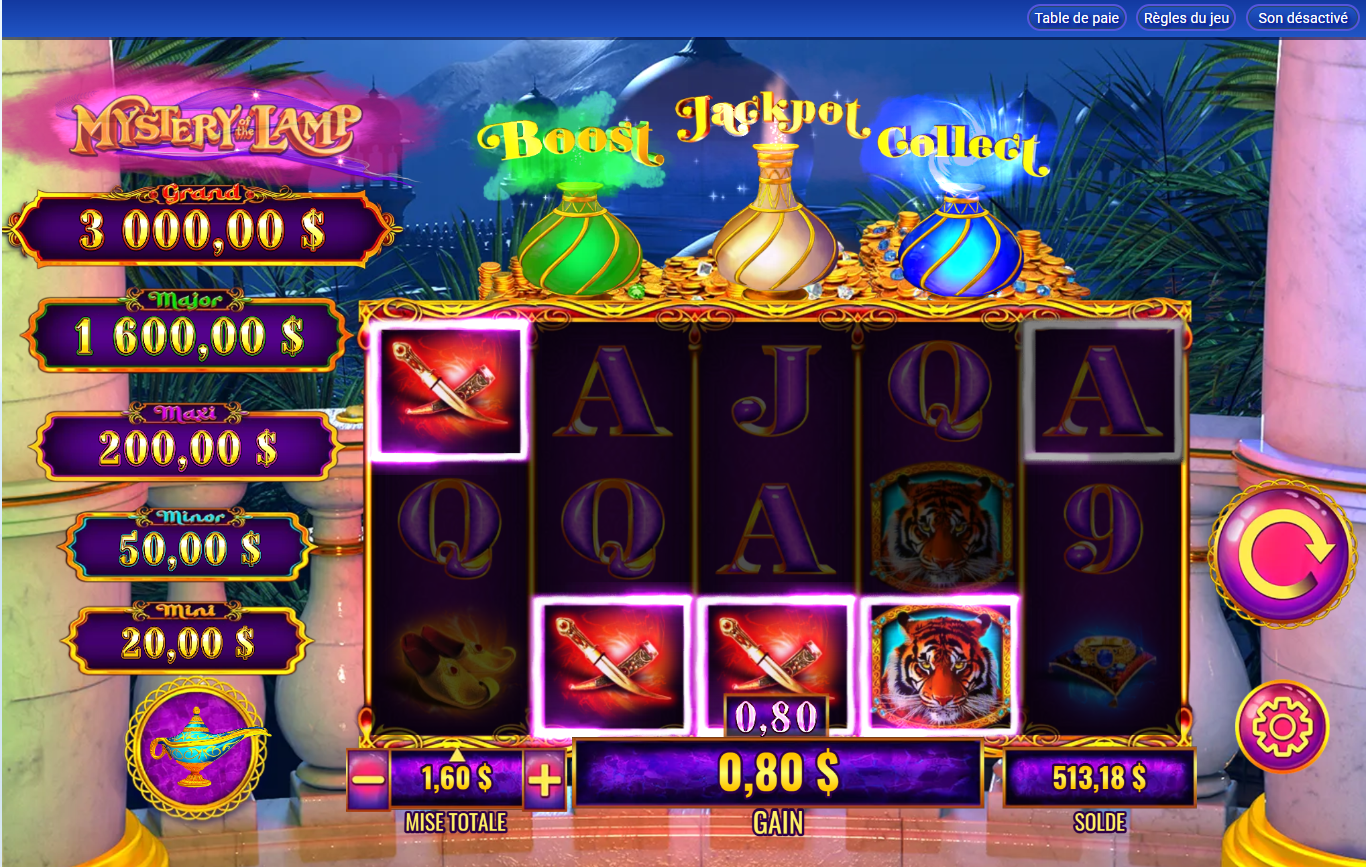This screenshot has width=1366, height=867.
Task: Open the Table de paie paytable
Action: click(1076, 18)
